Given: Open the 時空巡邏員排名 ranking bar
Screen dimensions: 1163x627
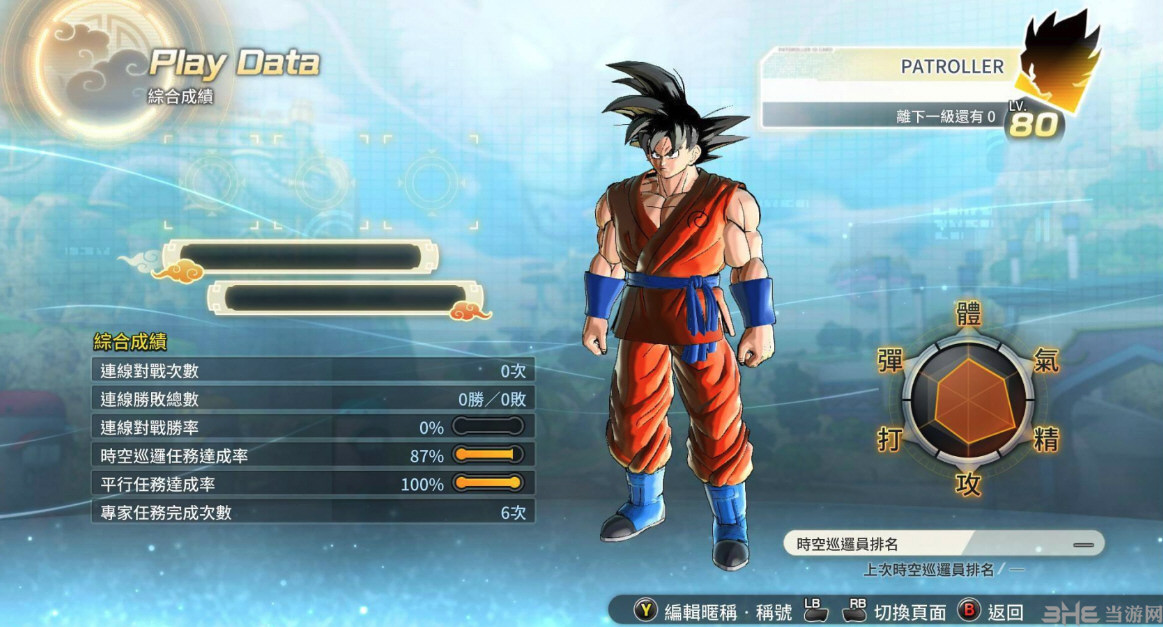Looking at the screenshot, I should (942, 544).
